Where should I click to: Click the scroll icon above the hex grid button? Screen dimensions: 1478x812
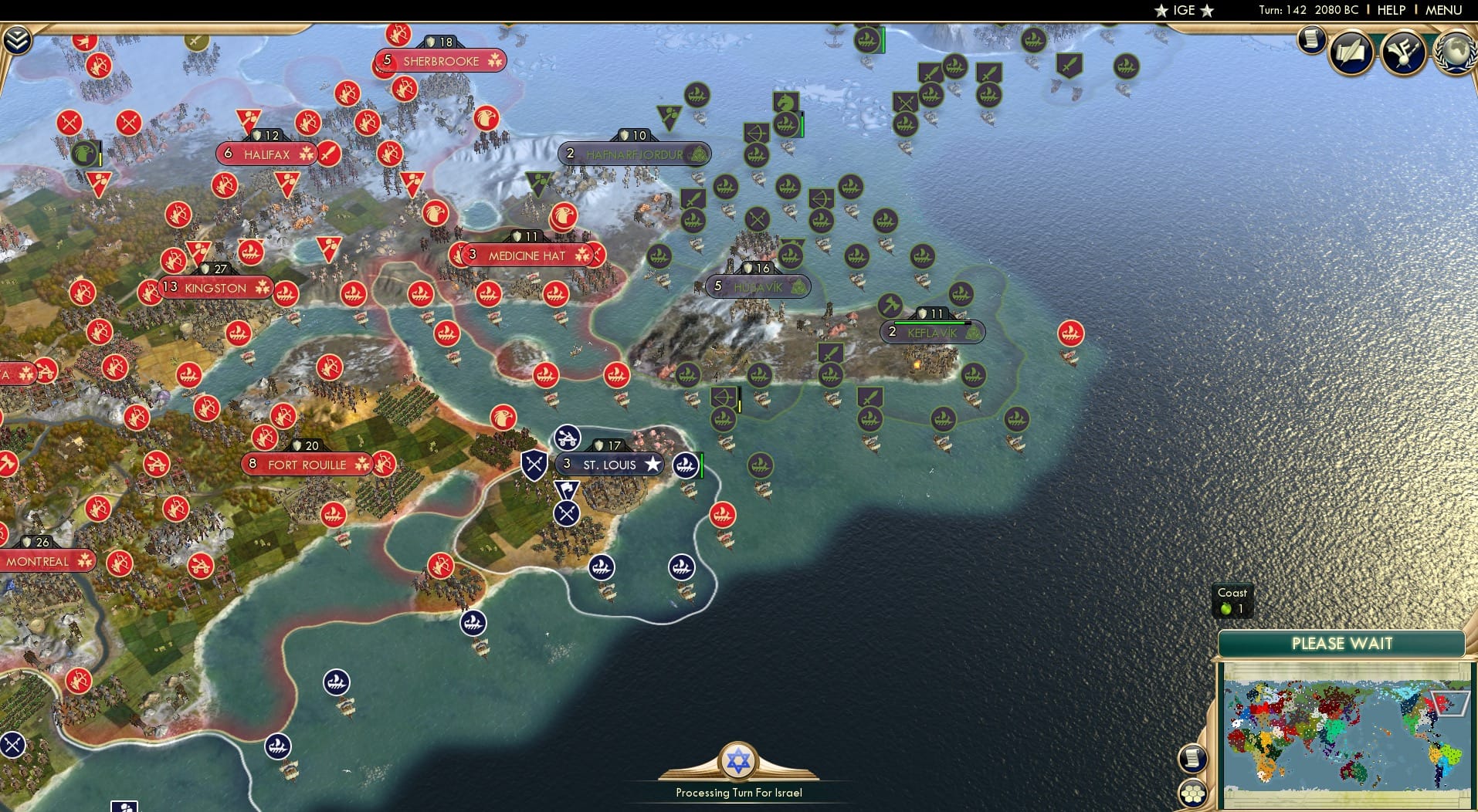coord(1194,757)
